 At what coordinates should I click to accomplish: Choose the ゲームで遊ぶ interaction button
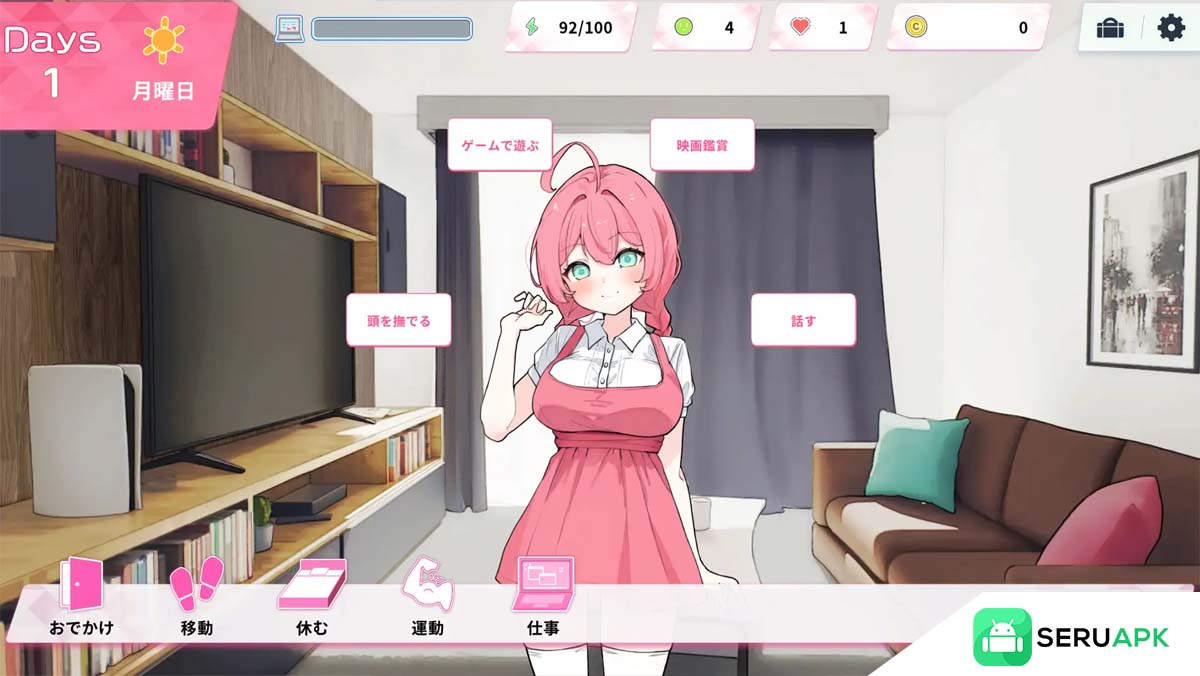pyautogui.click(x=499, y=145)
